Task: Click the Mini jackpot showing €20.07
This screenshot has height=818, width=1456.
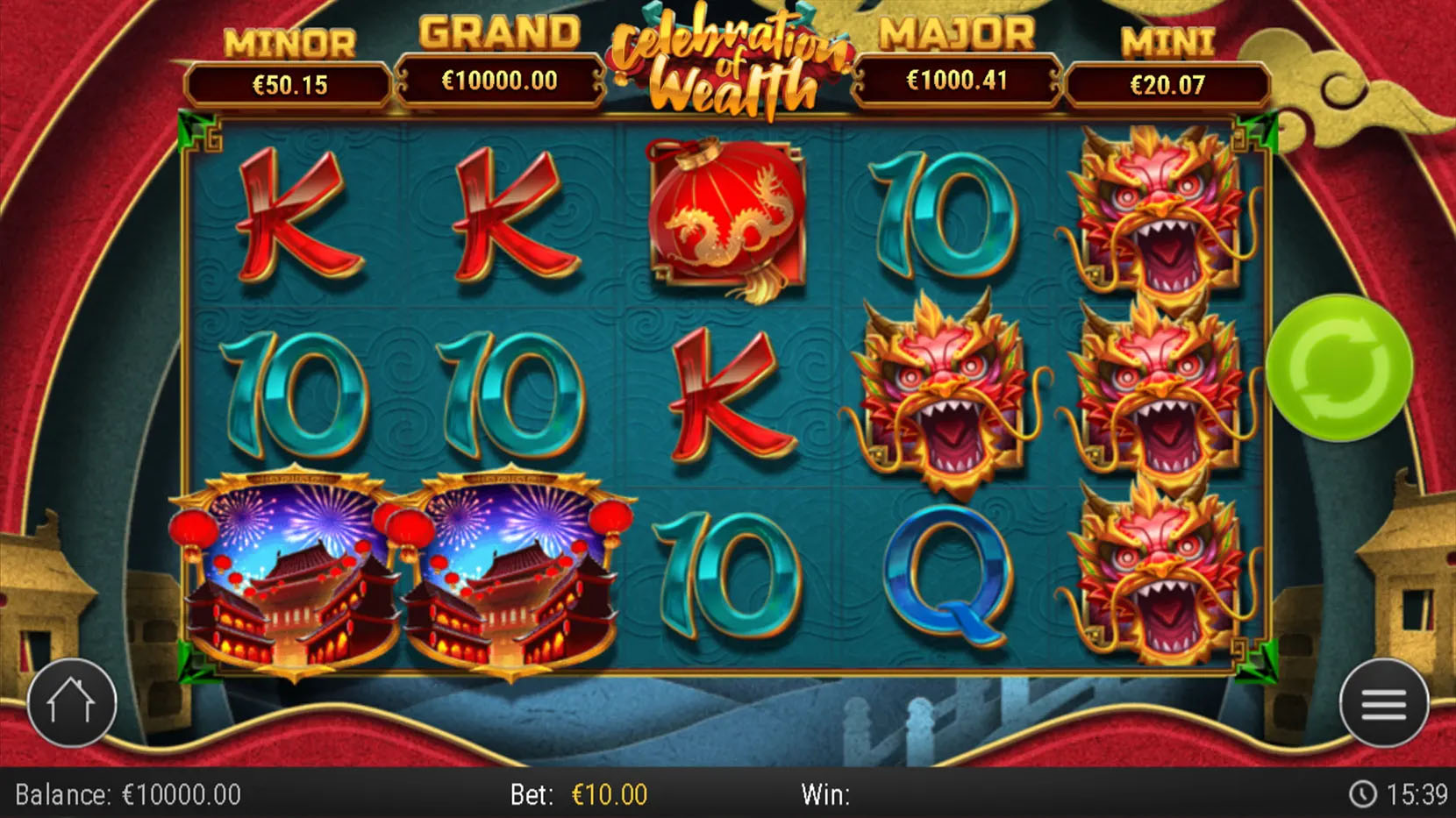Action: pyautogui.click(x=1167, y=83)
